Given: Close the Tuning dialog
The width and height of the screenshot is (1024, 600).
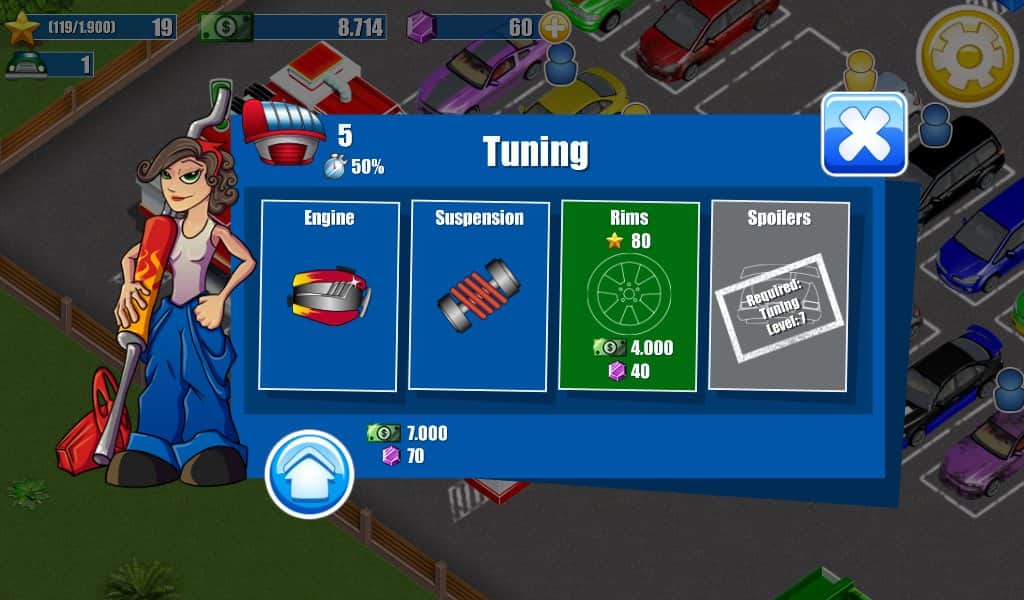Looking at the screenshot, I should [x=864, y=135].
